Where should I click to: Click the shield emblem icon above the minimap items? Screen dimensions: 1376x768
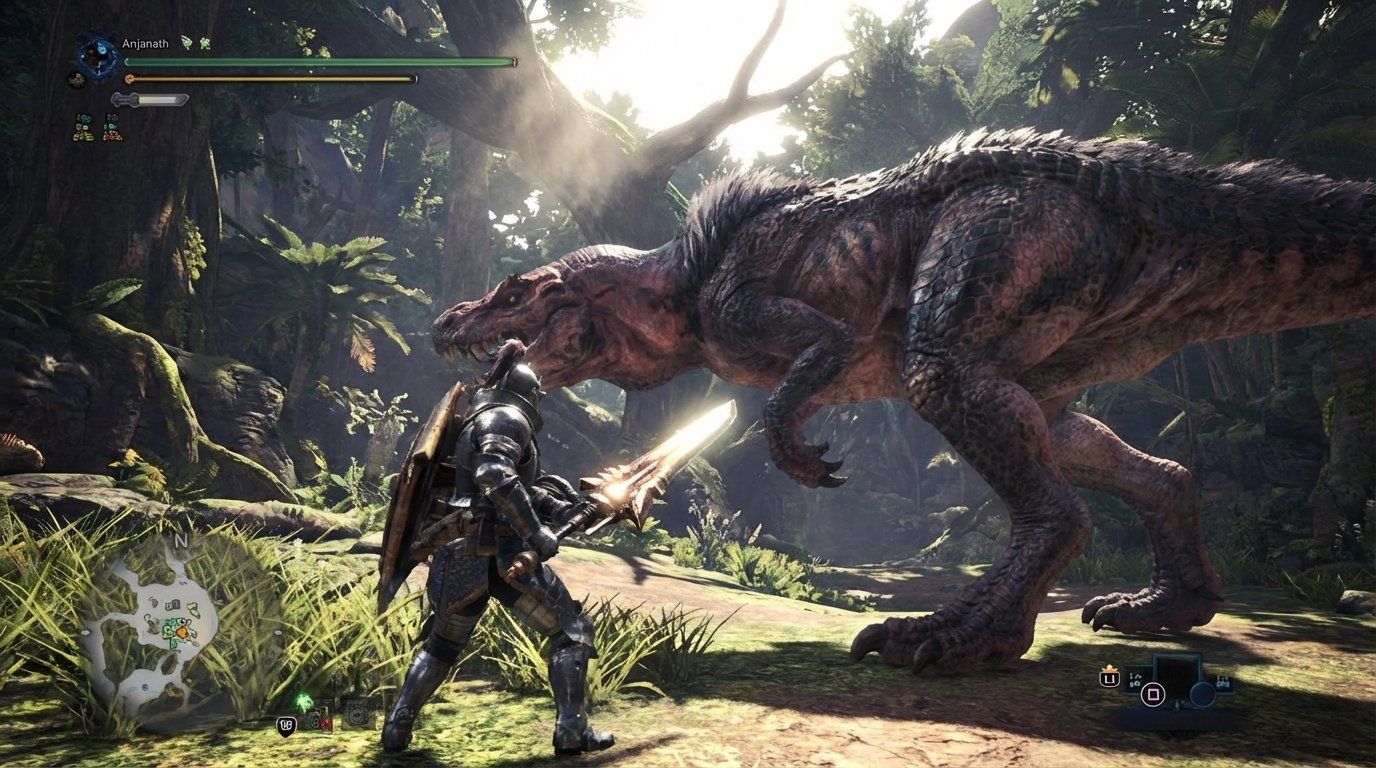(287, 724)
